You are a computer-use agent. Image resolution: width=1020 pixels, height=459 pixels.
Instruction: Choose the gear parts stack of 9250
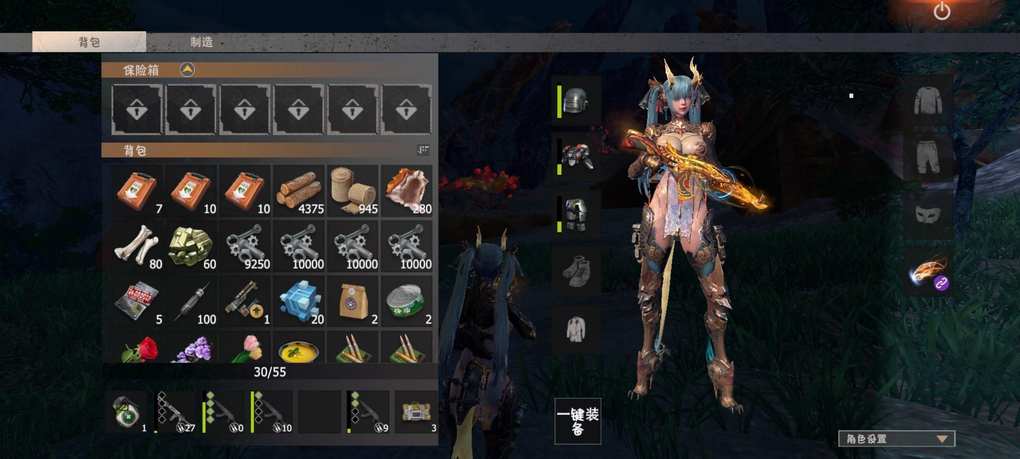(x=244, y=246)
